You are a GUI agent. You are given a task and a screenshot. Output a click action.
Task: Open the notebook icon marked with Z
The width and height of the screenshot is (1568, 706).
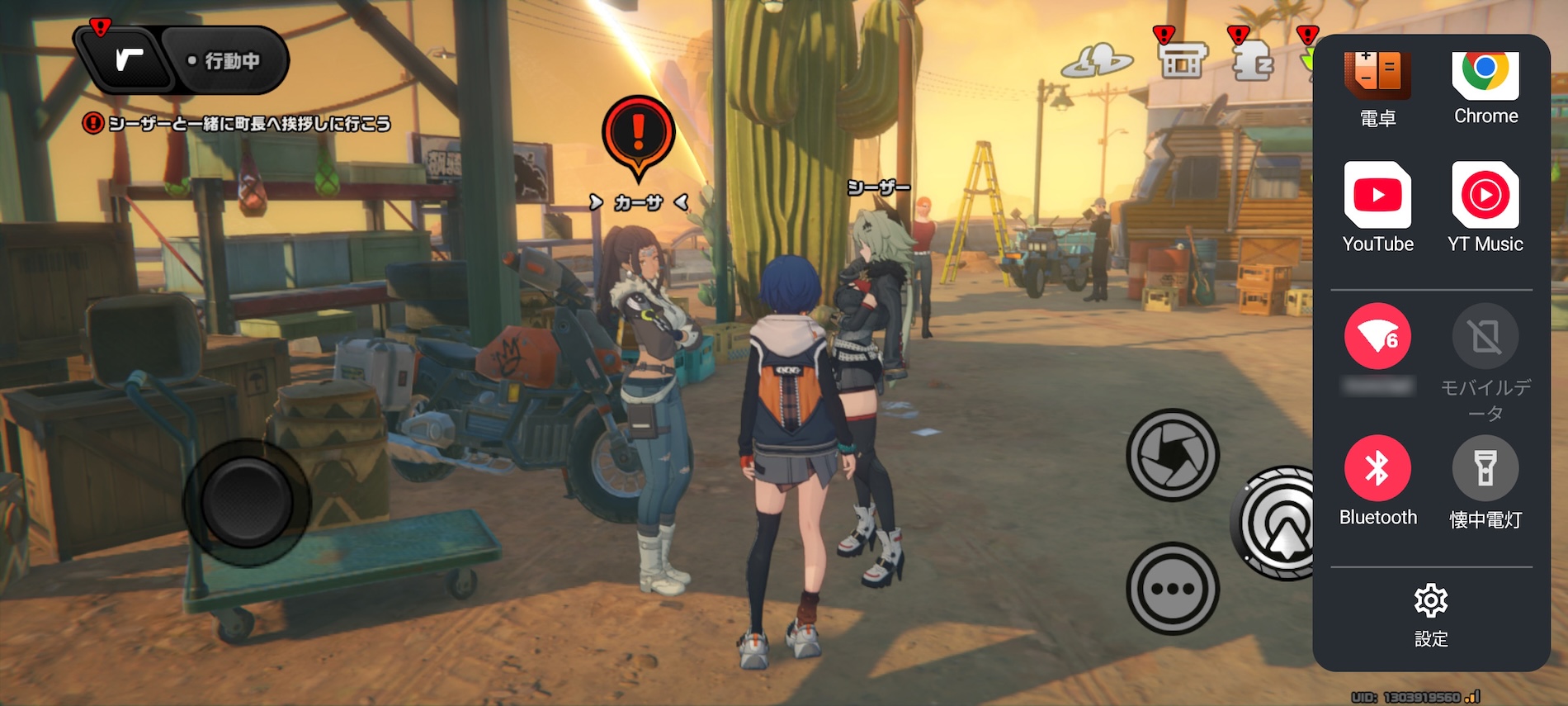(1252, 60)
